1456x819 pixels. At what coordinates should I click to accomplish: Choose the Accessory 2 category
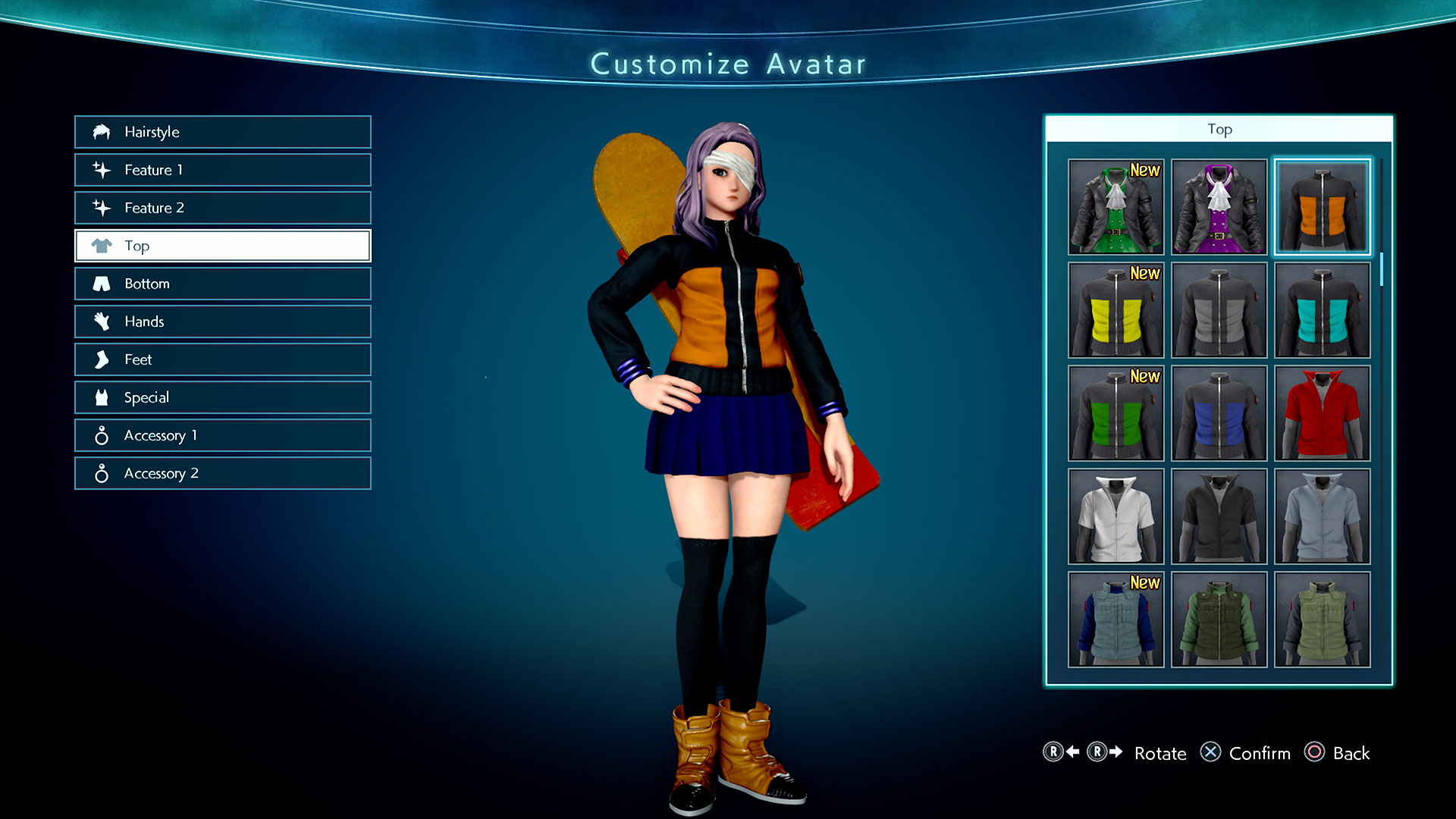[222, 473]
